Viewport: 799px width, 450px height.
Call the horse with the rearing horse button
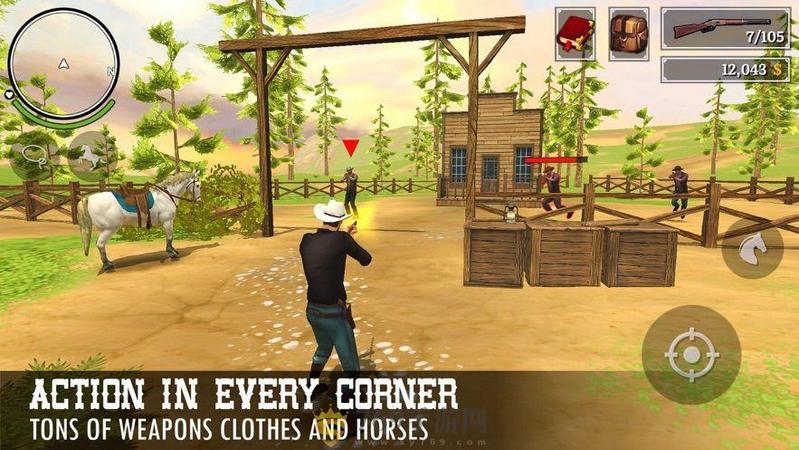coord(92,156)
